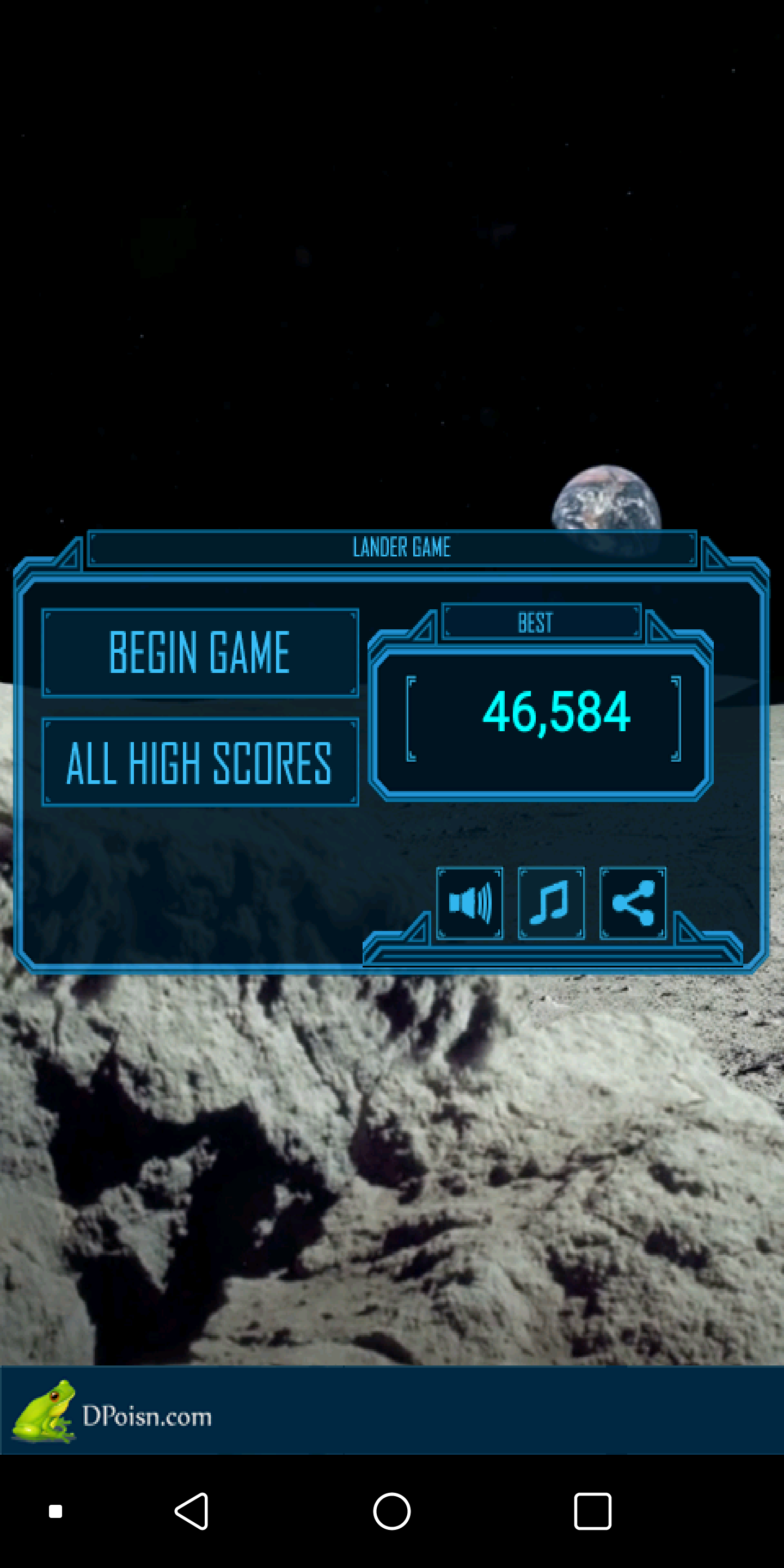Tap the share icon button
The width and height of the screenshot is (784, 1568).
point(633,903)
